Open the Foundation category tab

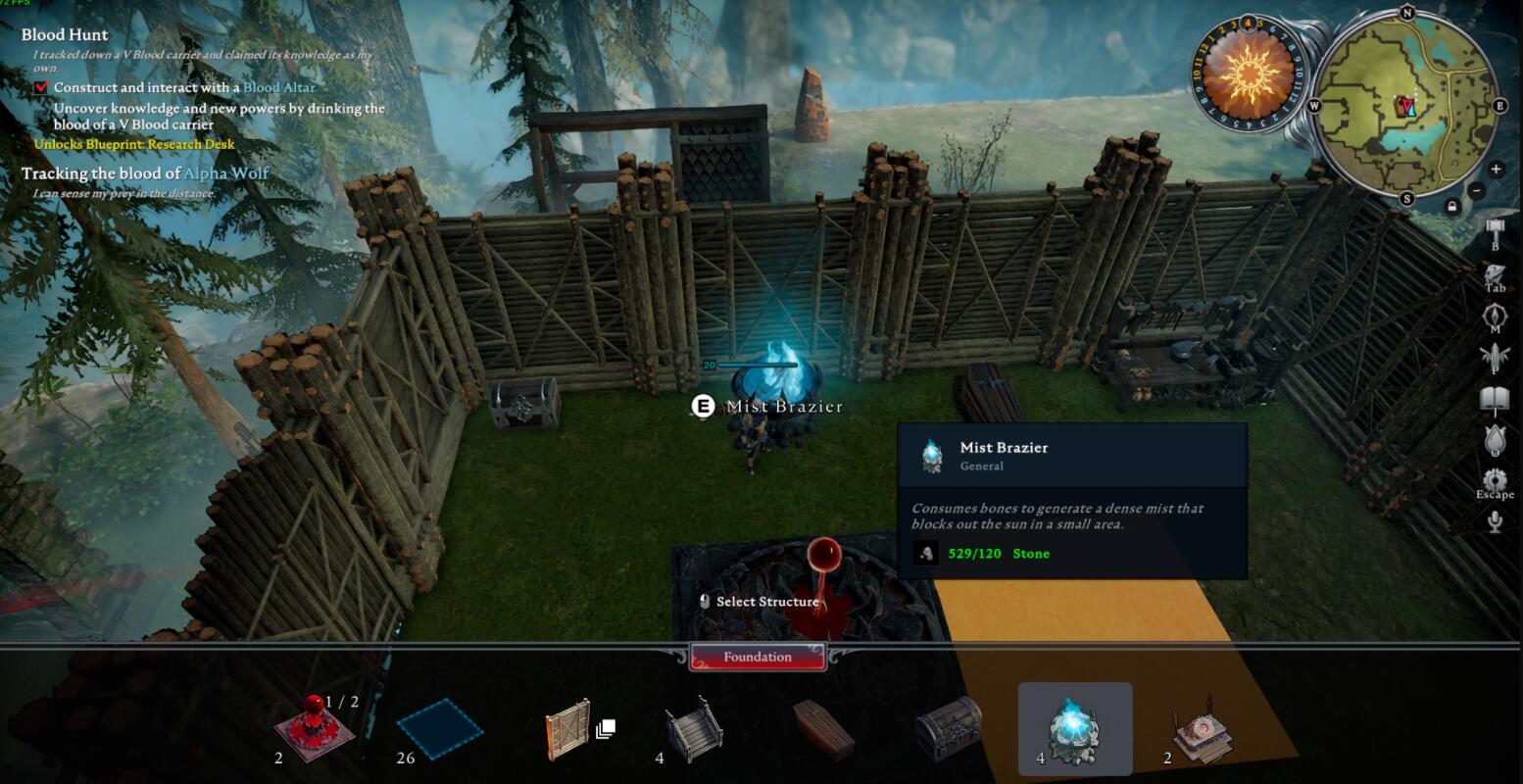758,657
